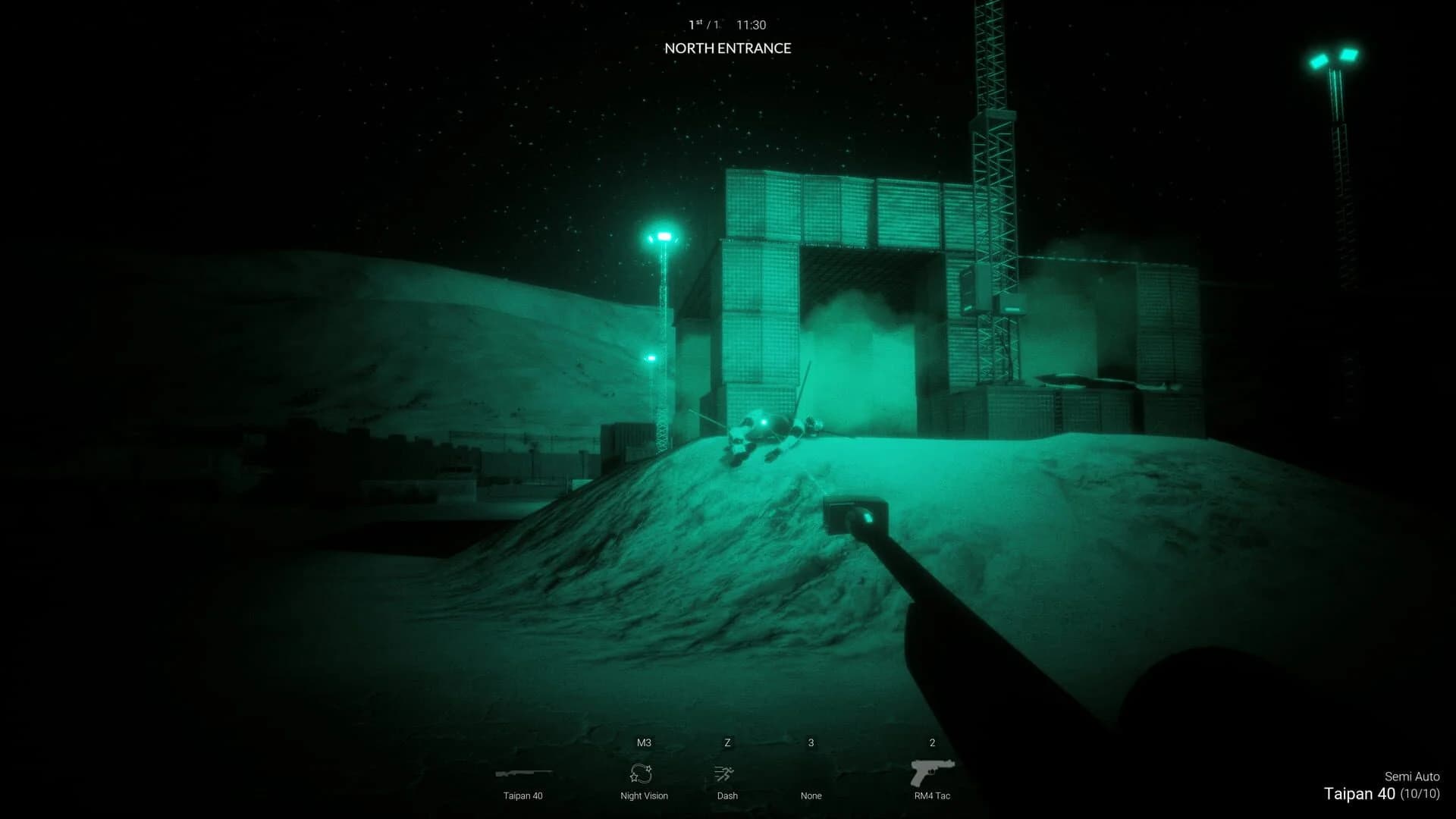Open the None slot to assign equipment

click(x=811, y=795)
